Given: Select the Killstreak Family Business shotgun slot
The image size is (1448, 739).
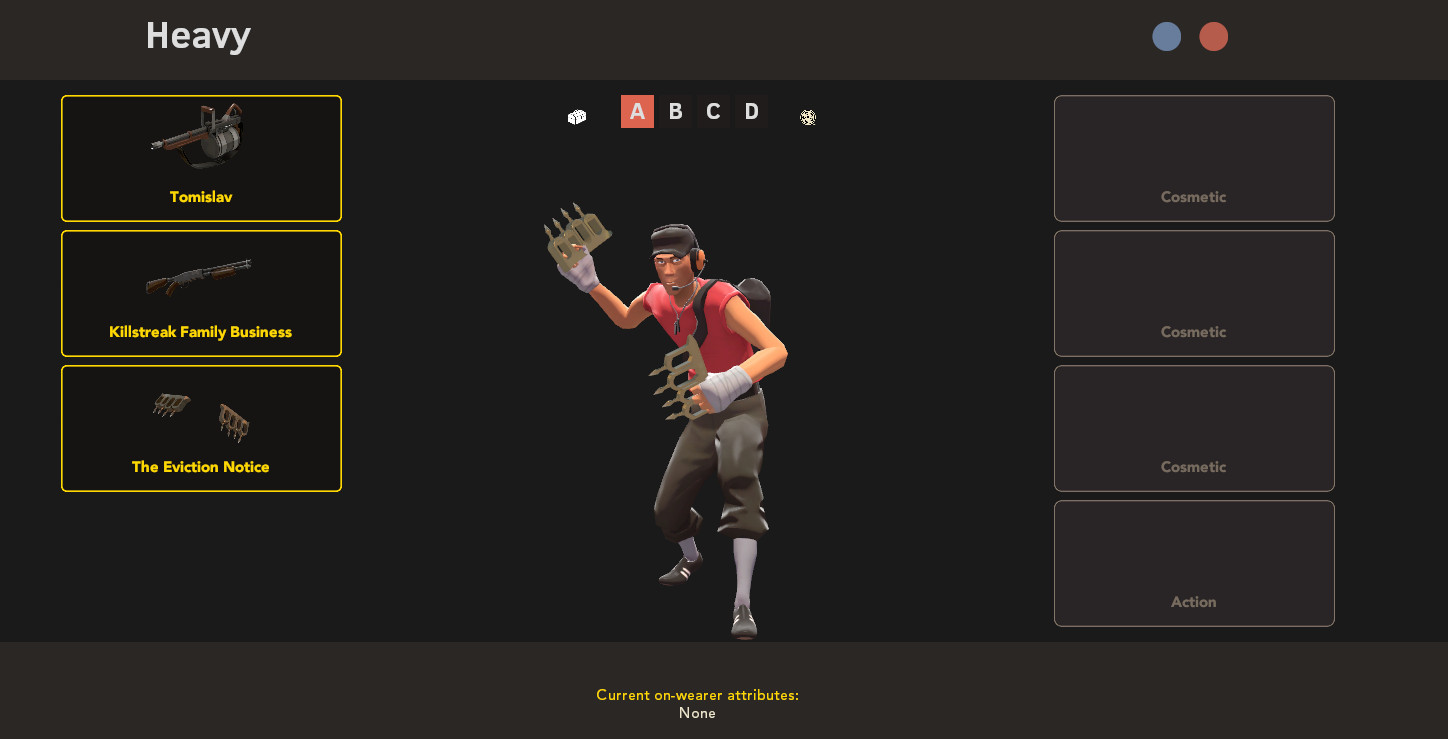Looking at the screenshot, I should click(x=201, y=293).
